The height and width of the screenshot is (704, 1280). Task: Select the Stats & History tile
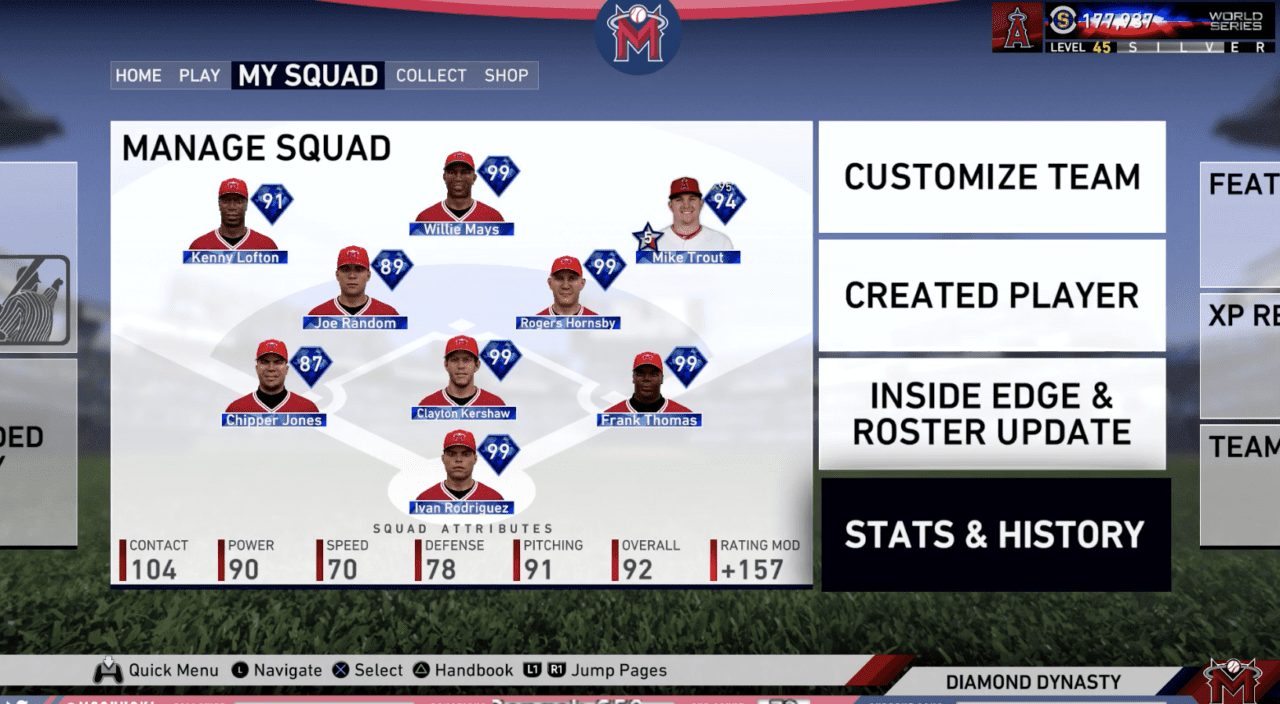[995, 535]
